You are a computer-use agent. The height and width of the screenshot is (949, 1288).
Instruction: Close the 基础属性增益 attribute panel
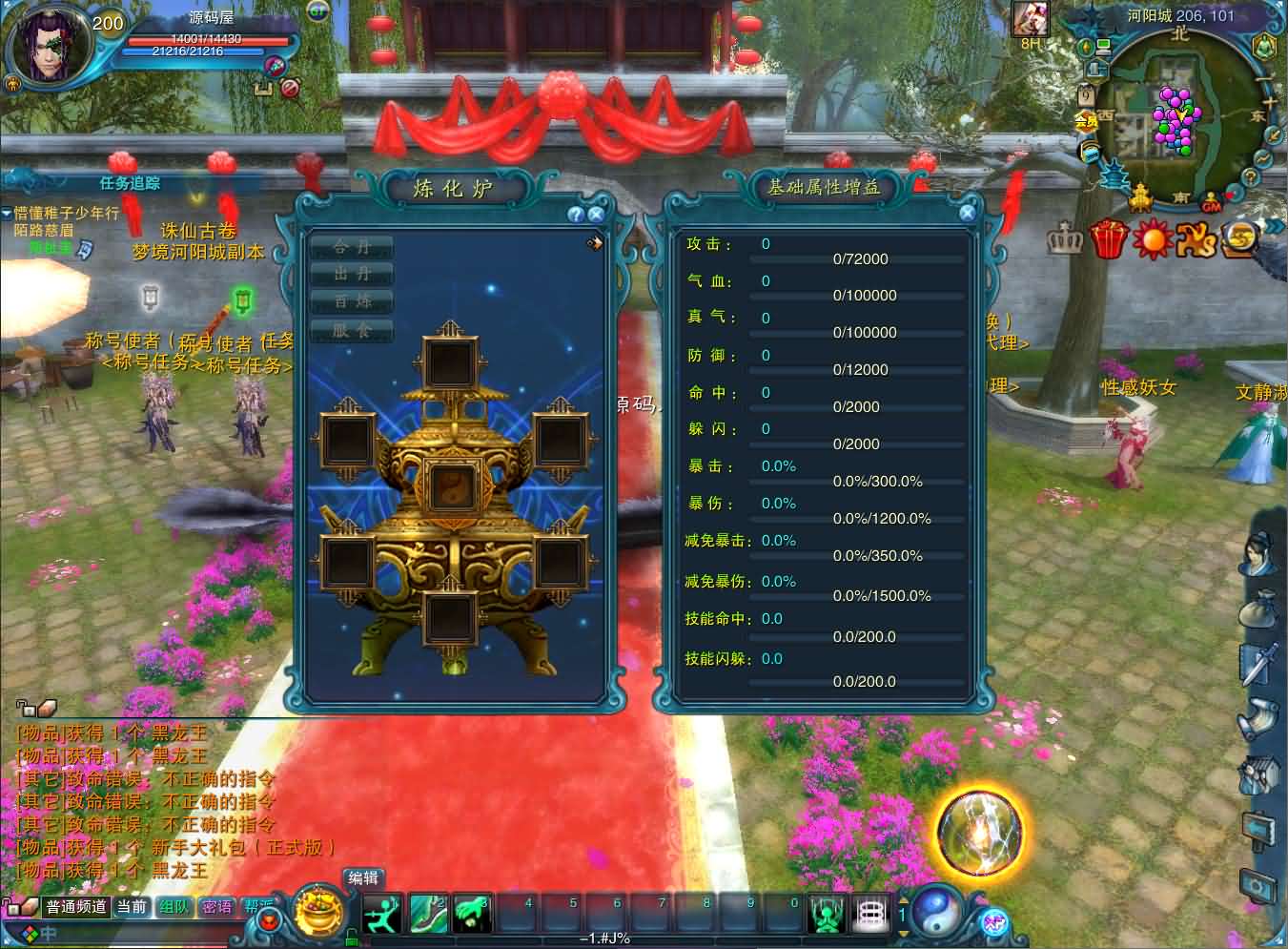coord(967,214)
